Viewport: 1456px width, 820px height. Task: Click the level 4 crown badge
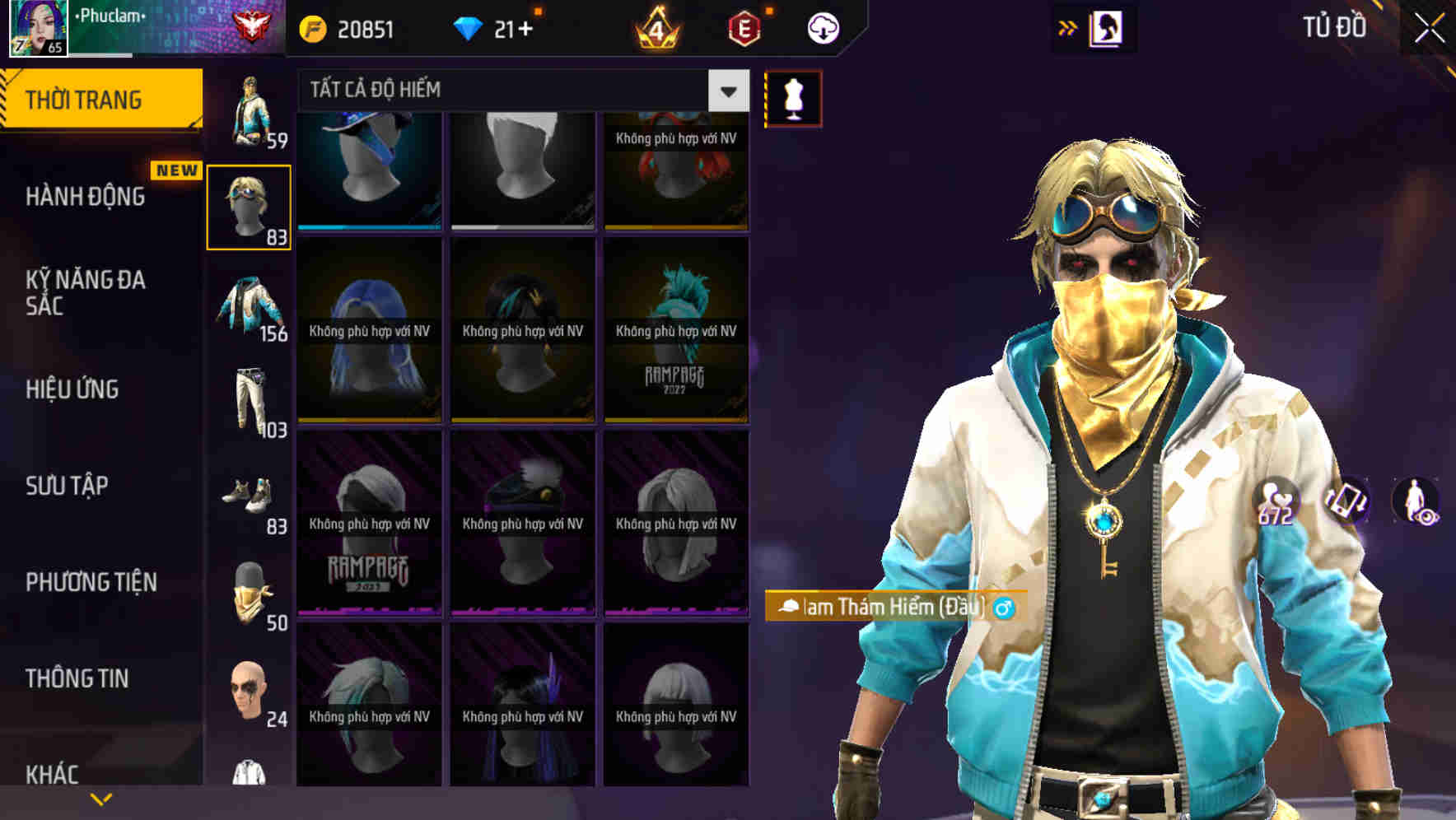tap(657, 26)
